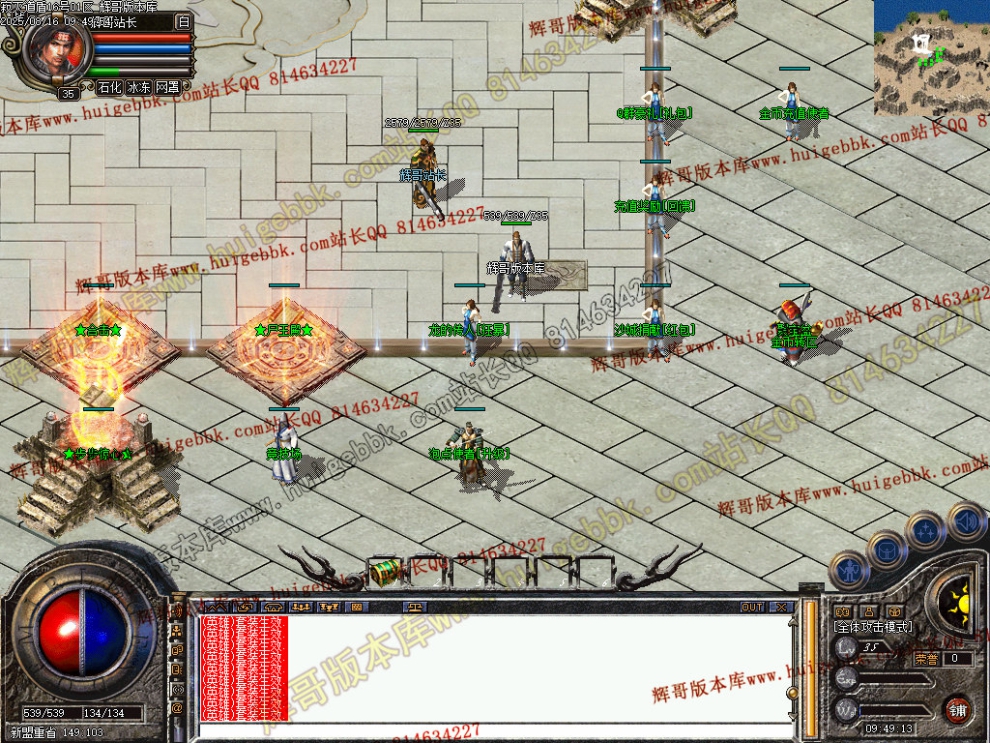This screenshot has width=990, height=743.
Task: Select the green chest belt slot item
Action: 385,572
